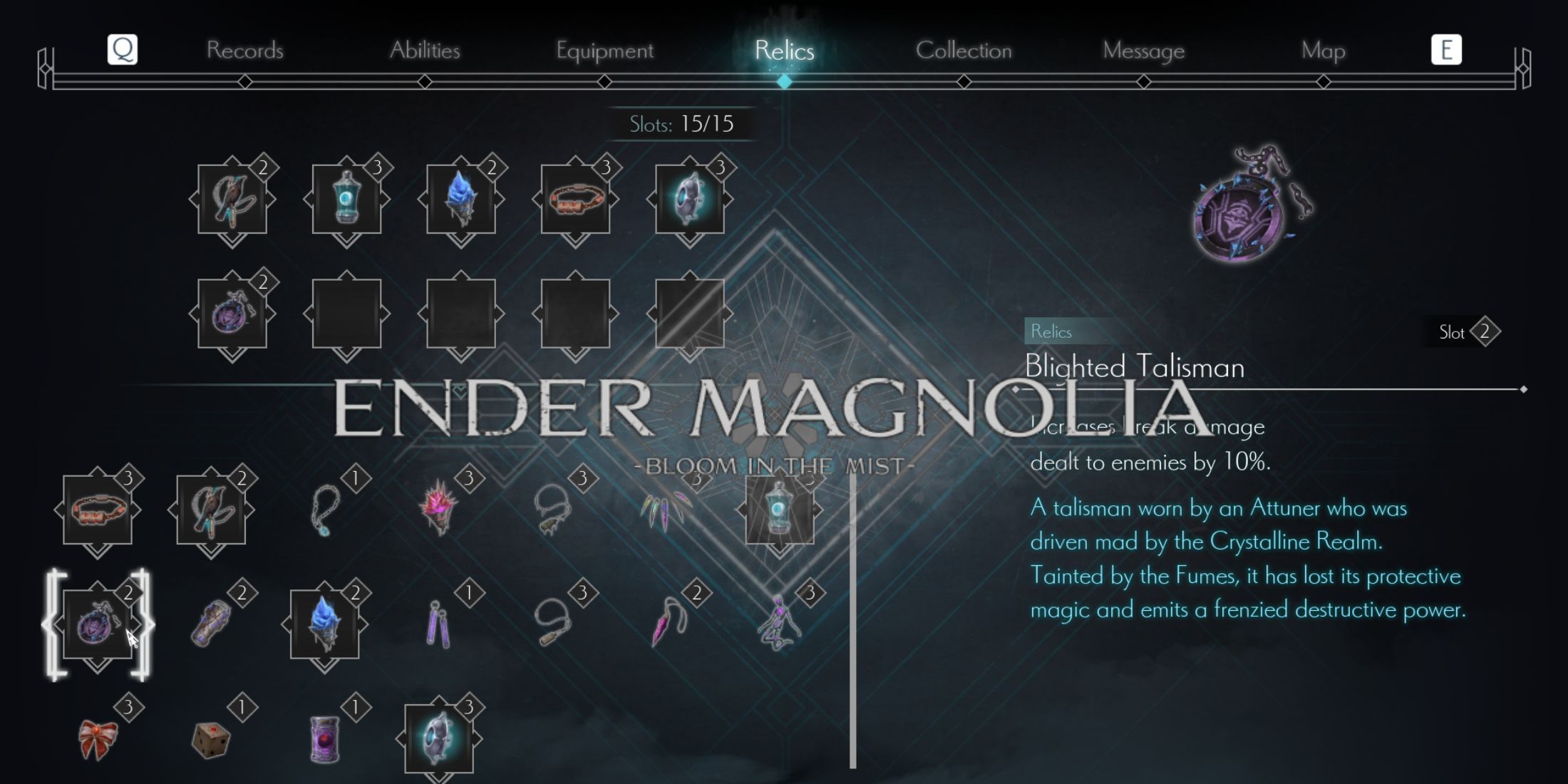This screenshot has height=784, width=1568.
Task: Select the purple canister relic
Action: coord(325,740)
